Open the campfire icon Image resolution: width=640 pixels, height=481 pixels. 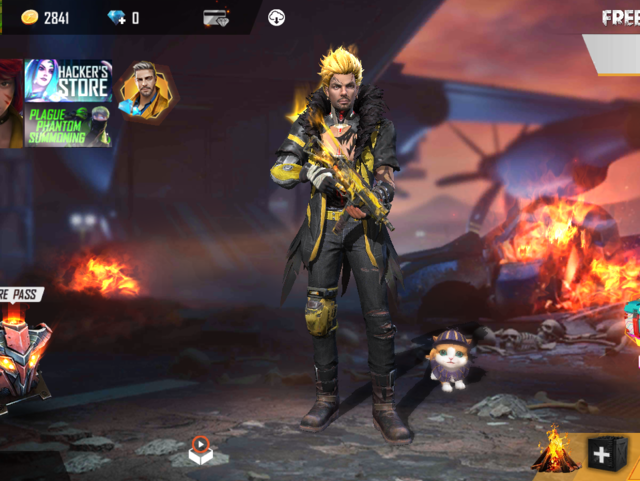pos(556,452)
